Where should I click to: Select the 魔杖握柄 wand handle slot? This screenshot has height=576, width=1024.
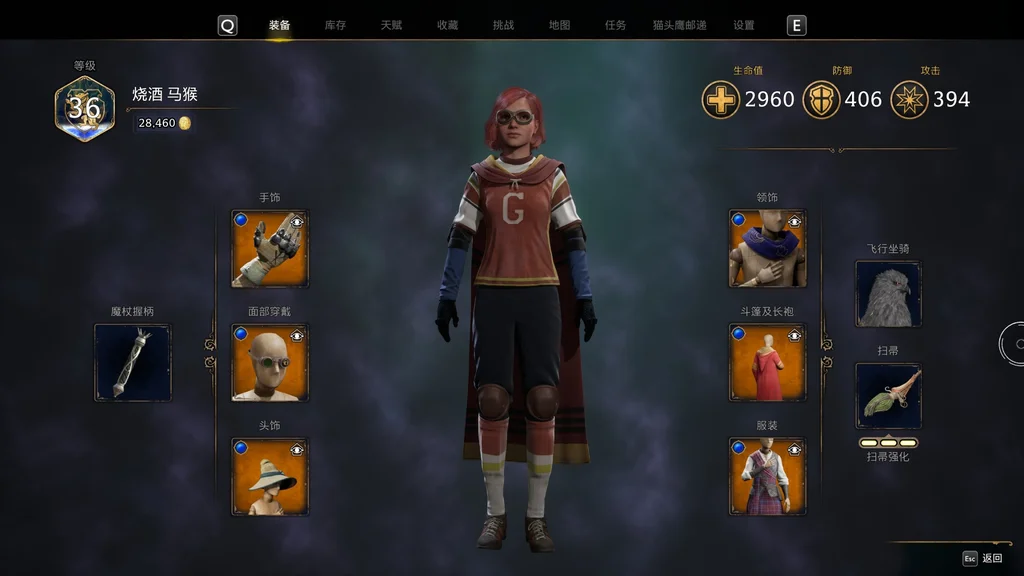tap(133, 363)
